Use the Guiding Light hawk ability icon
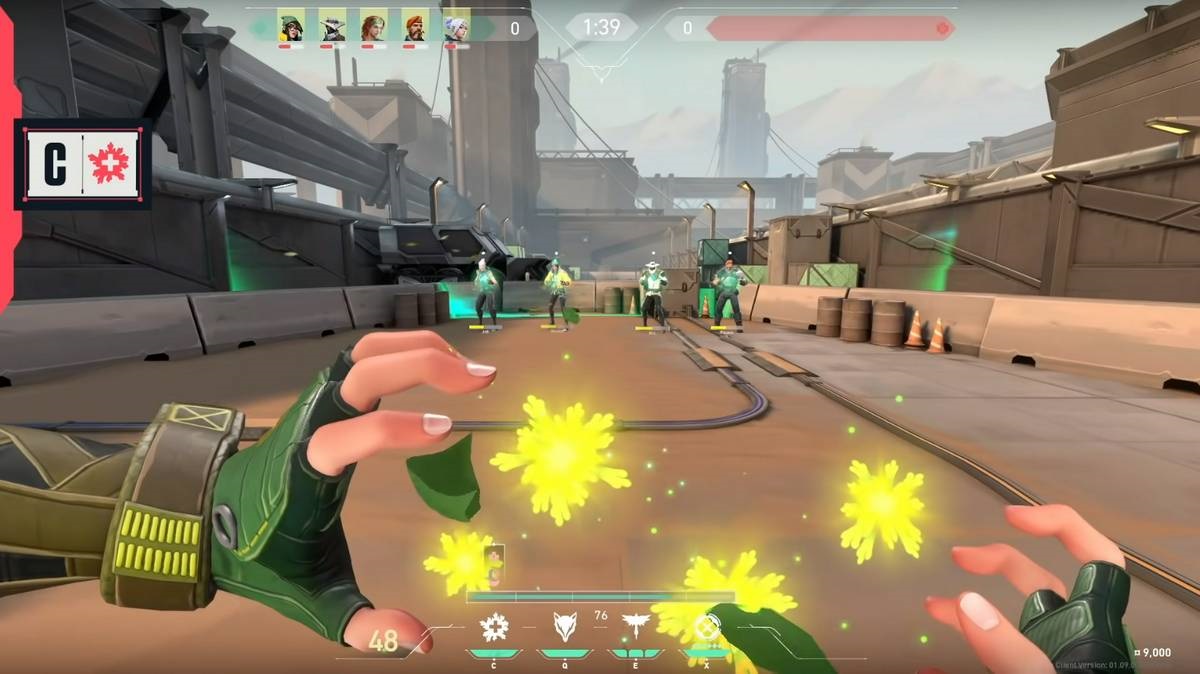The image size is (1200, 674). coord(635,627)
